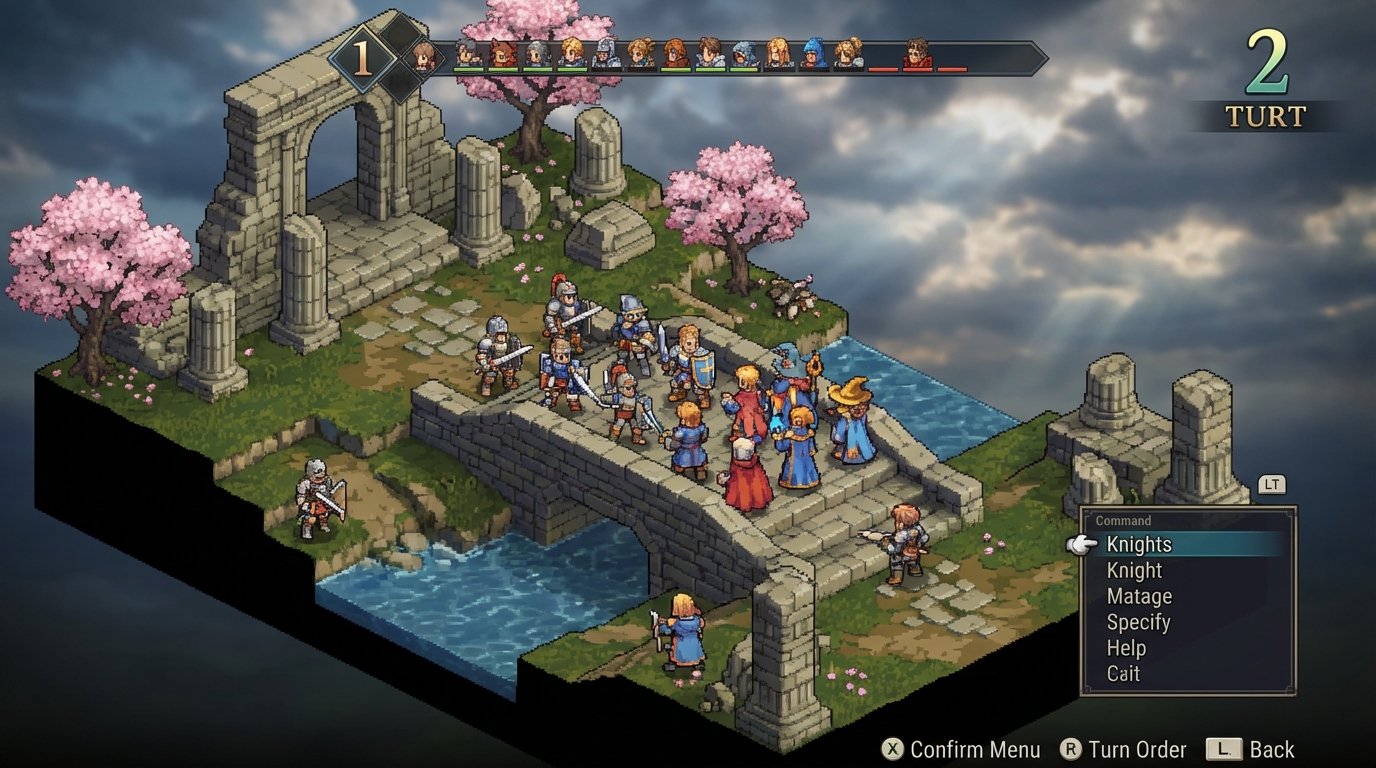The height and width of the screenshot is (768, 1376).
Task: Open Help from the Command menu
Action: (1127, 648)
